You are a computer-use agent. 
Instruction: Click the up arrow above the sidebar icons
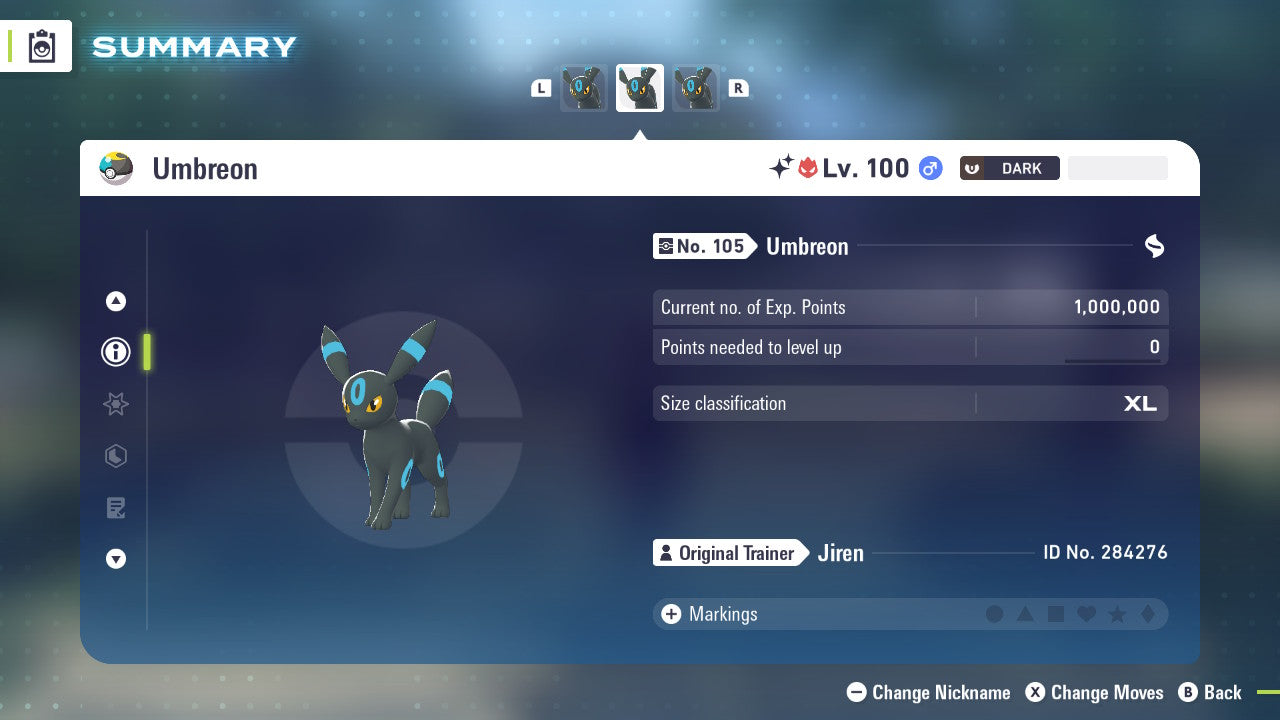point(116,300)
